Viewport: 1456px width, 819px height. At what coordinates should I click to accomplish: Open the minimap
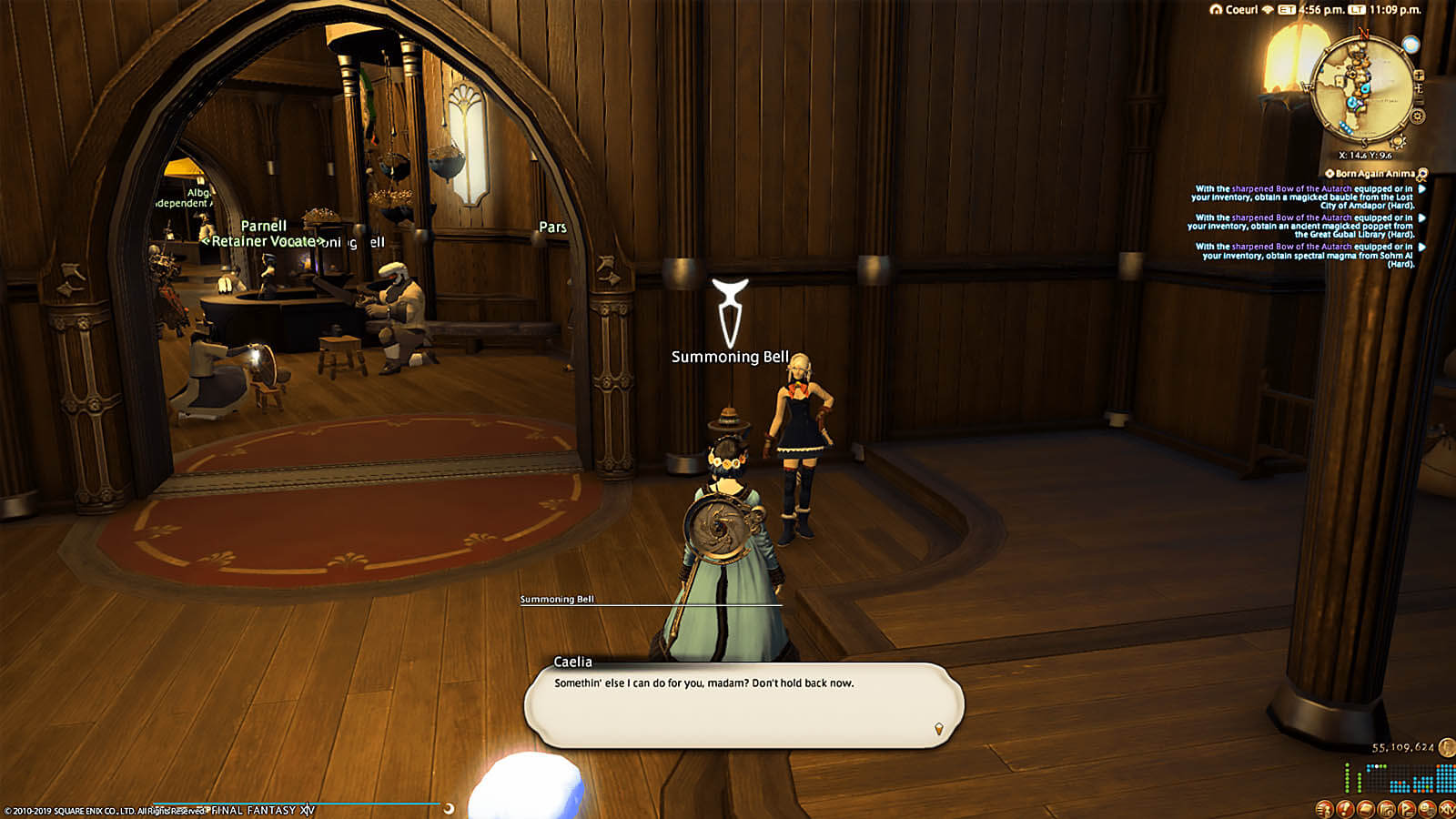coord(1362,89)
